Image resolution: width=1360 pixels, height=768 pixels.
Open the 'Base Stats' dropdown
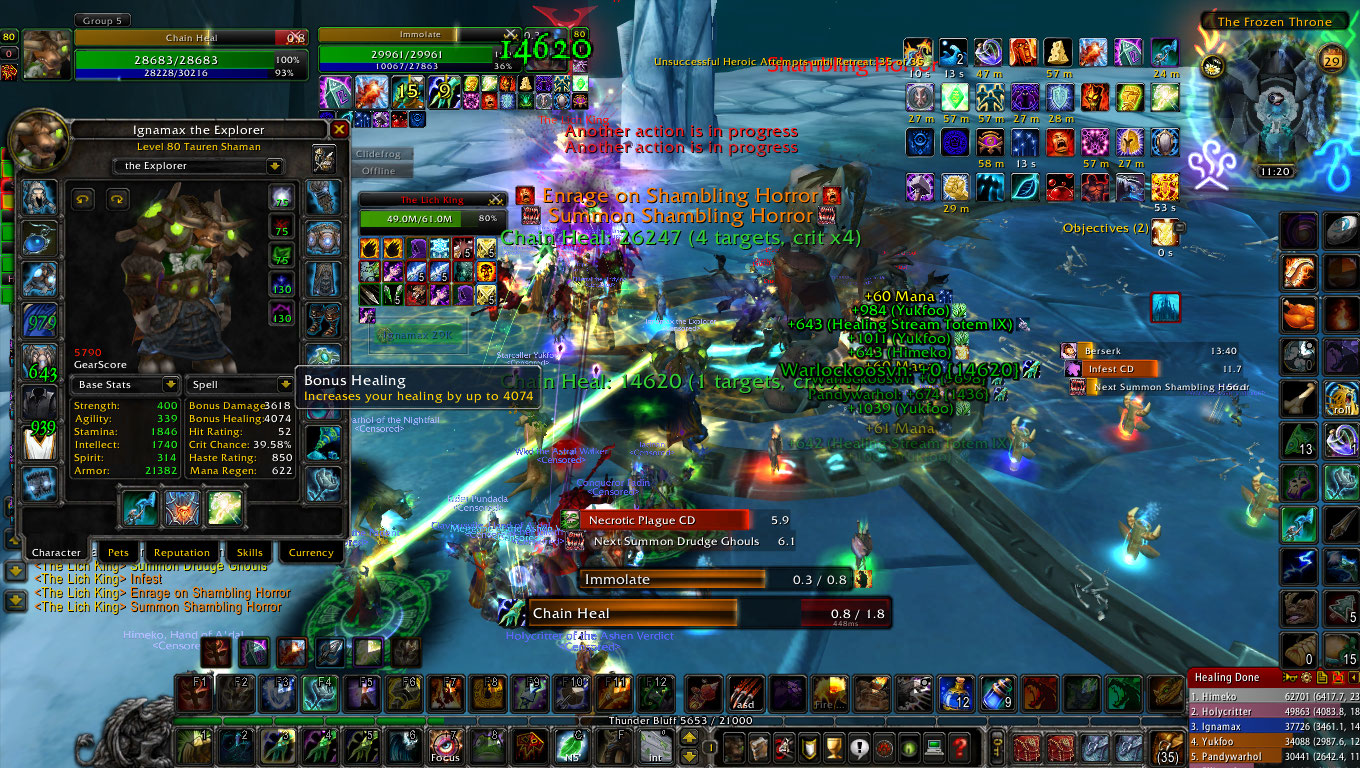(125, 384)
